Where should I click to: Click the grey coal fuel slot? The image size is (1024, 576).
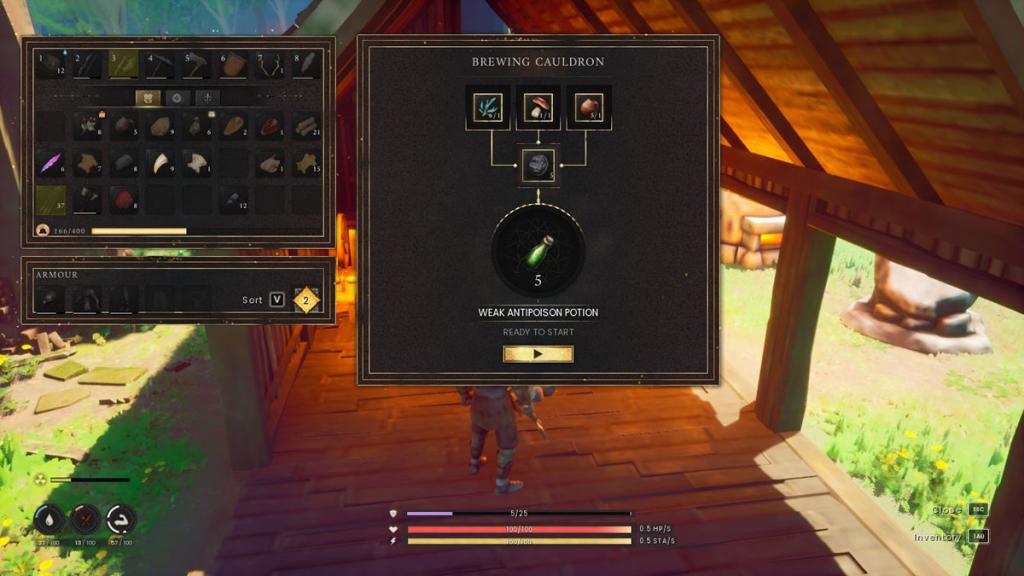(538, 166)
